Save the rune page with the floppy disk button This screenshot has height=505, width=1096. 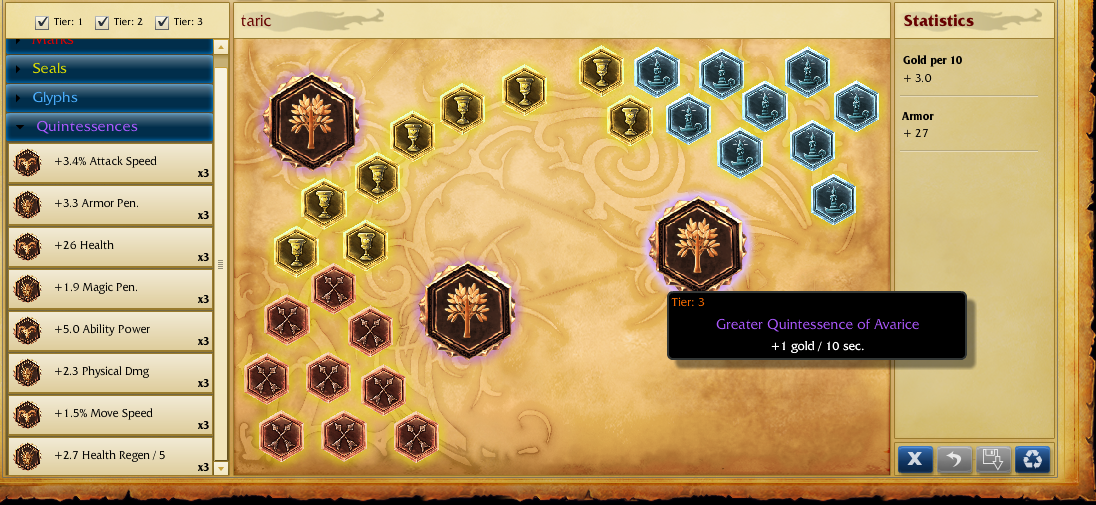click(x=993, y=459)
